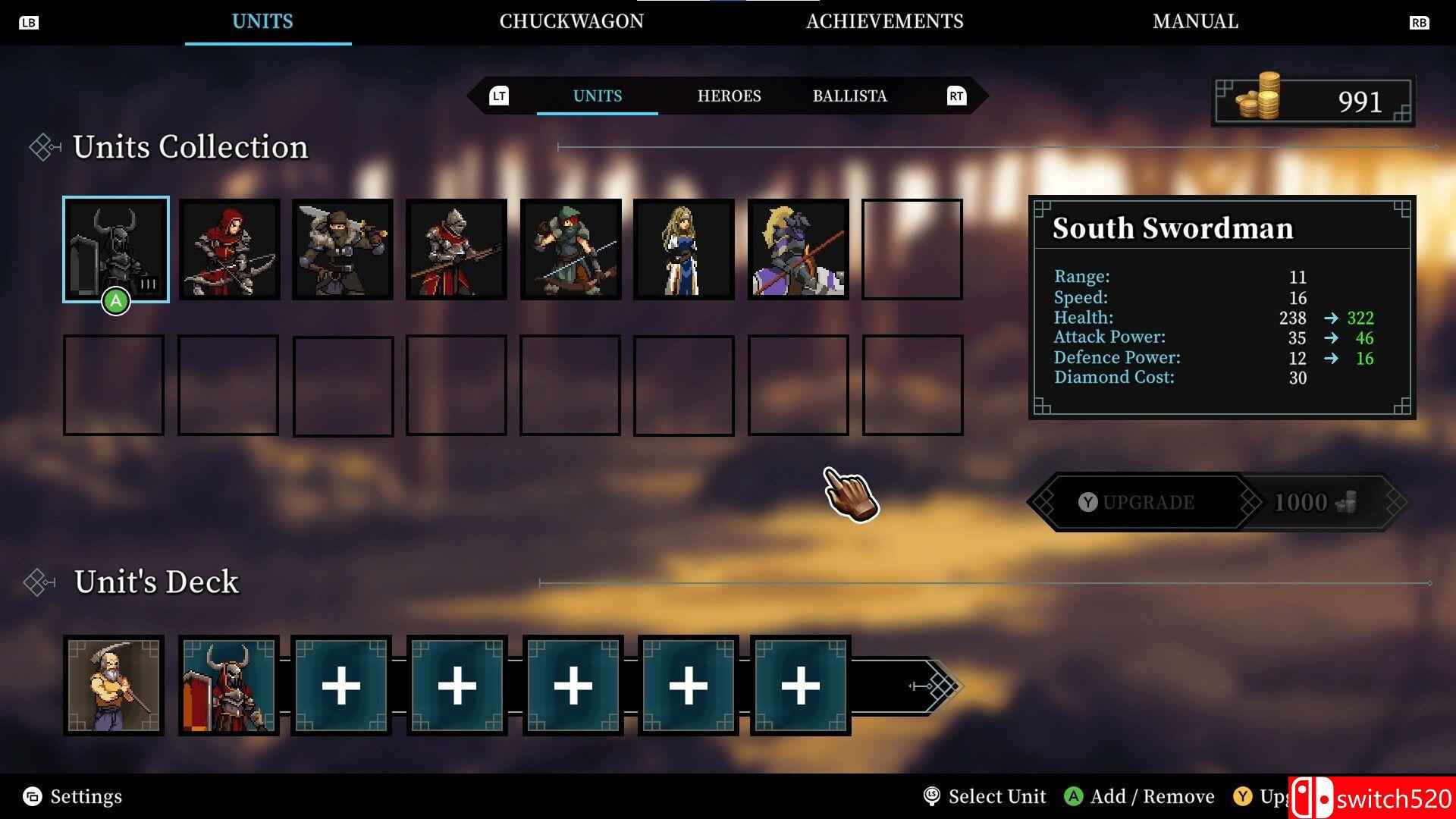Select the purple mounted lancer unit
This screenshot has width=1456, height=819.
coord(798,249)
